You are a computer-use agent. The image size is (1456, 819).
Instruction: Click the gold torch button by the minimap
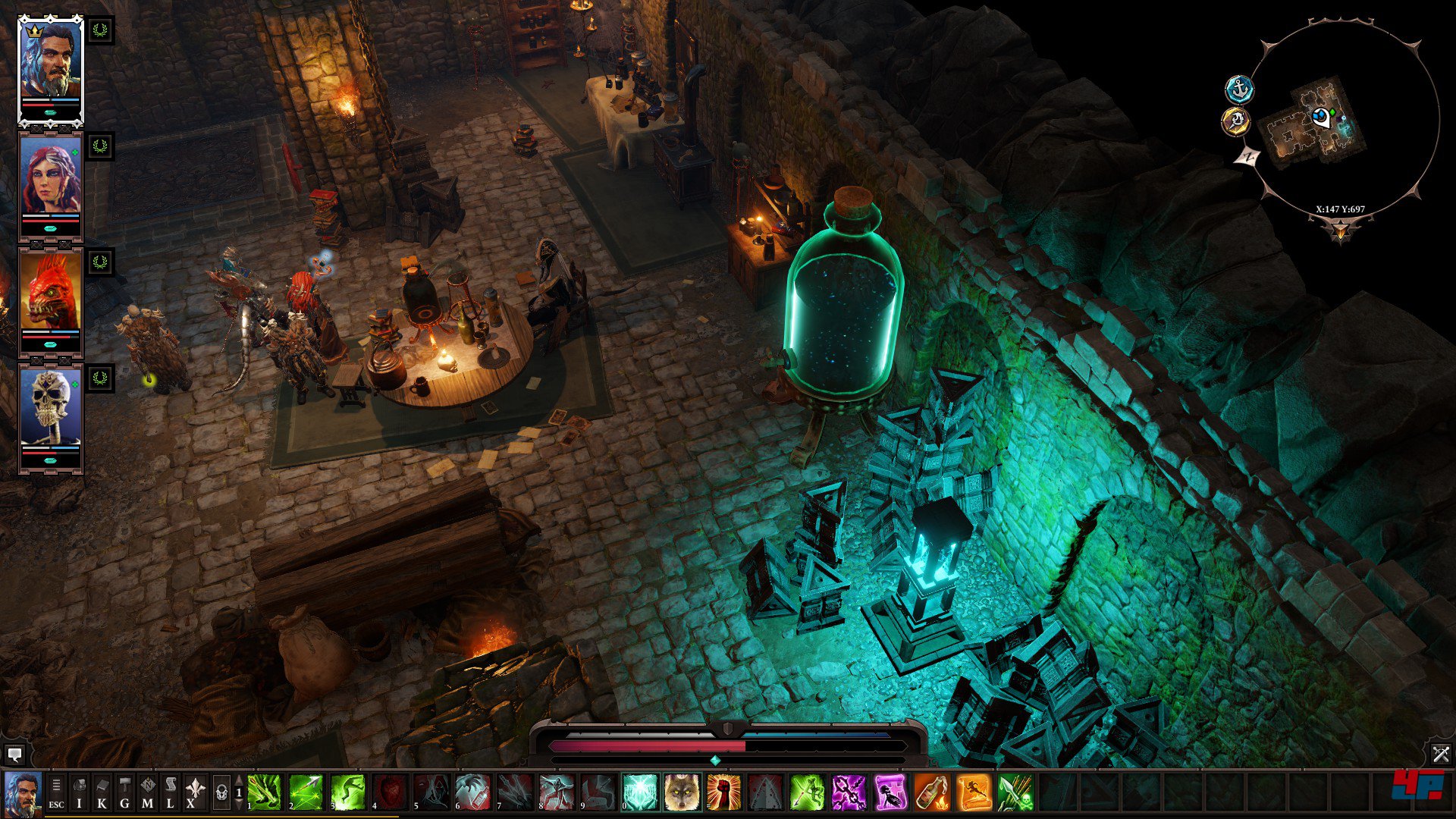tap(1236, 121)
